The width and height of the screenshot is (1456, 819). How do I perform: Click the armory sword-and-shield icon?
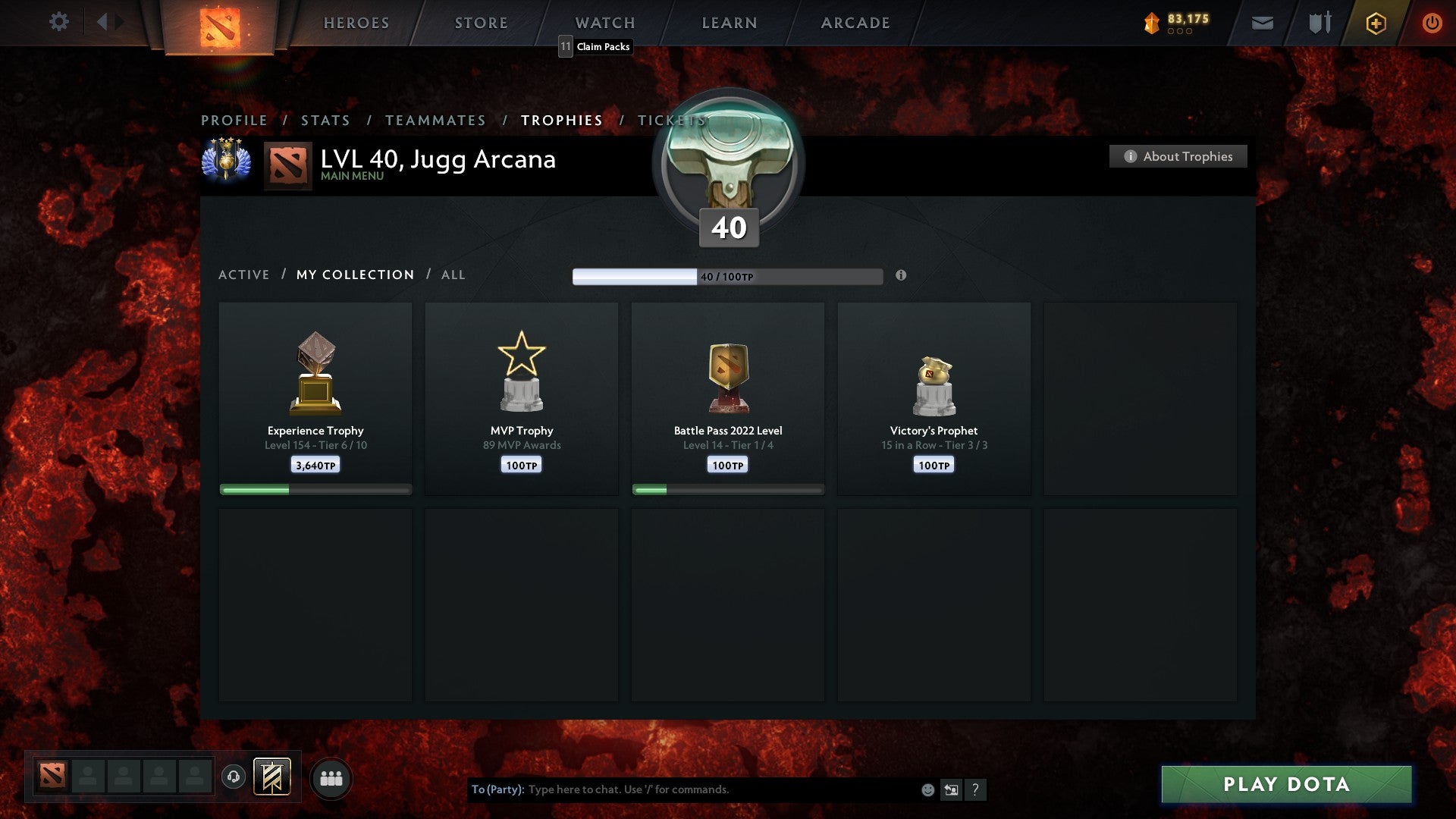[x=1319, y=23]
